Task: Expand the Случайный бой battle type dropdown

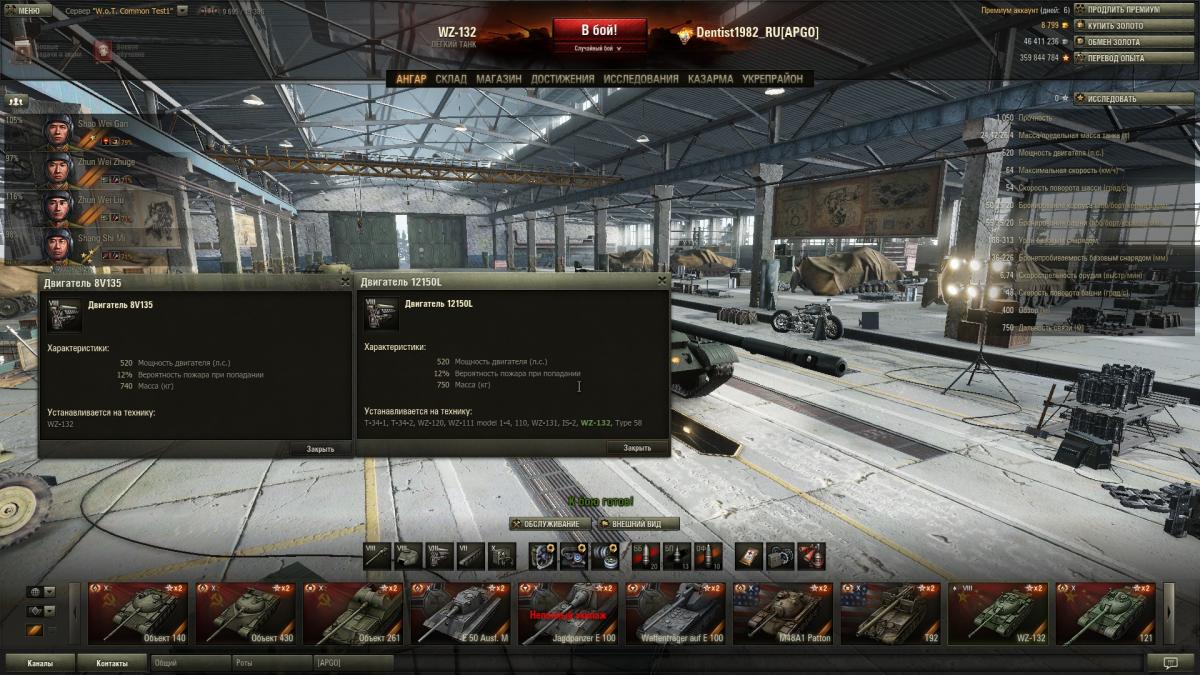Action: [x=598, y=48]
